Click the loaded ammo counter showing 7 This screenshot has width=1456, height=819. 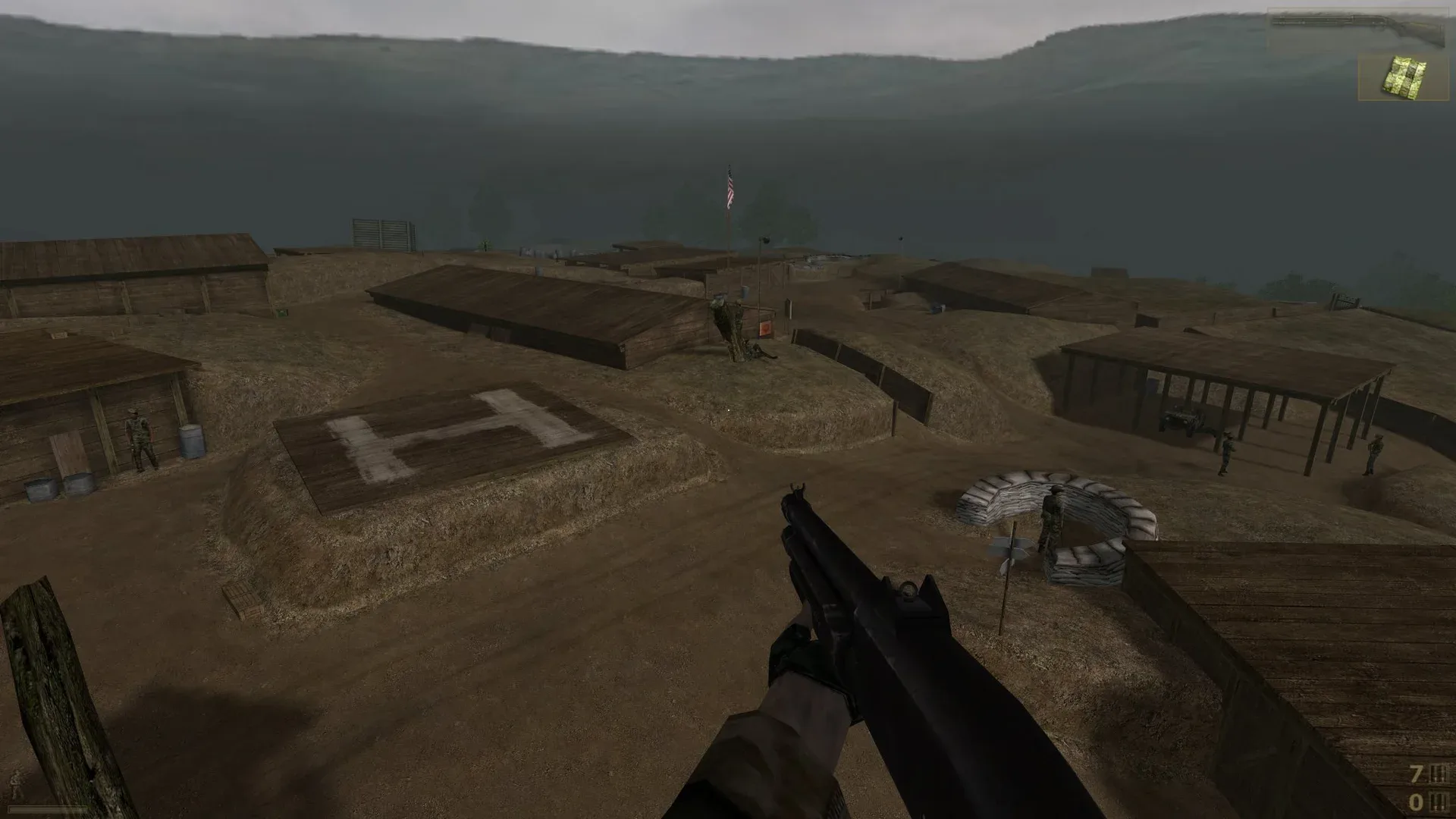pos(1416,774)
